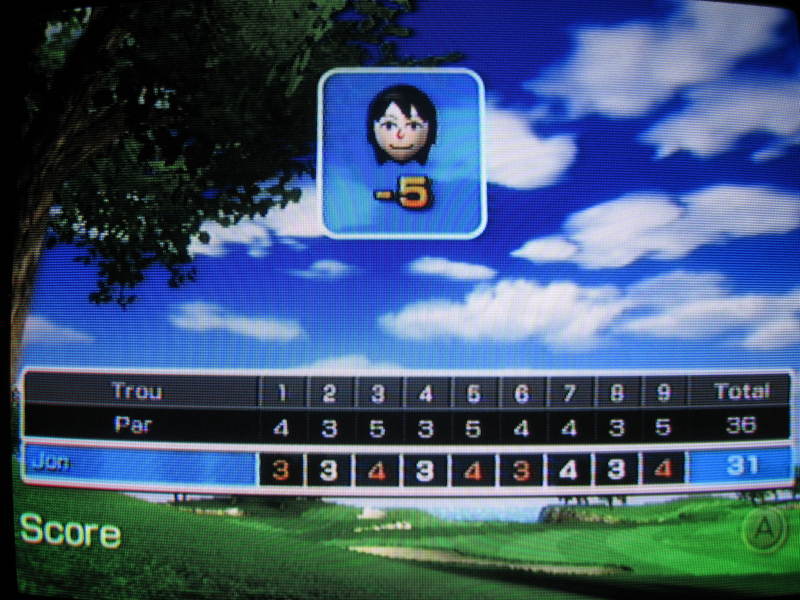Screen dimensions: 800x600
Task: Select Jon's player row on the scorecard
Action: [138, 467]
